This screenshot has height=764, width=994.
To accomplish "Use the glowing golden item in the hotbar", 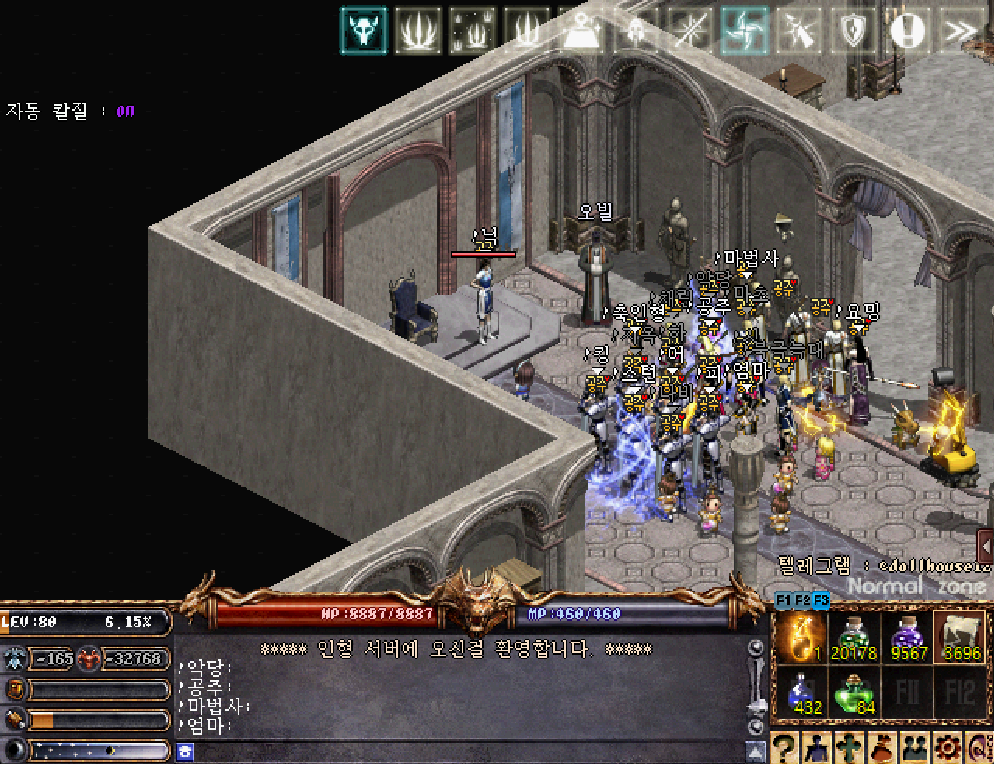I will point(800,636).
